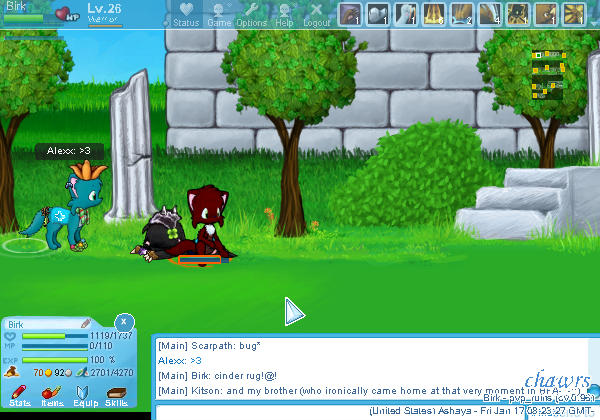Close the Birk character panel
Image resolution: width=600 pixels, height=420 pixels.
pos(122,322)
